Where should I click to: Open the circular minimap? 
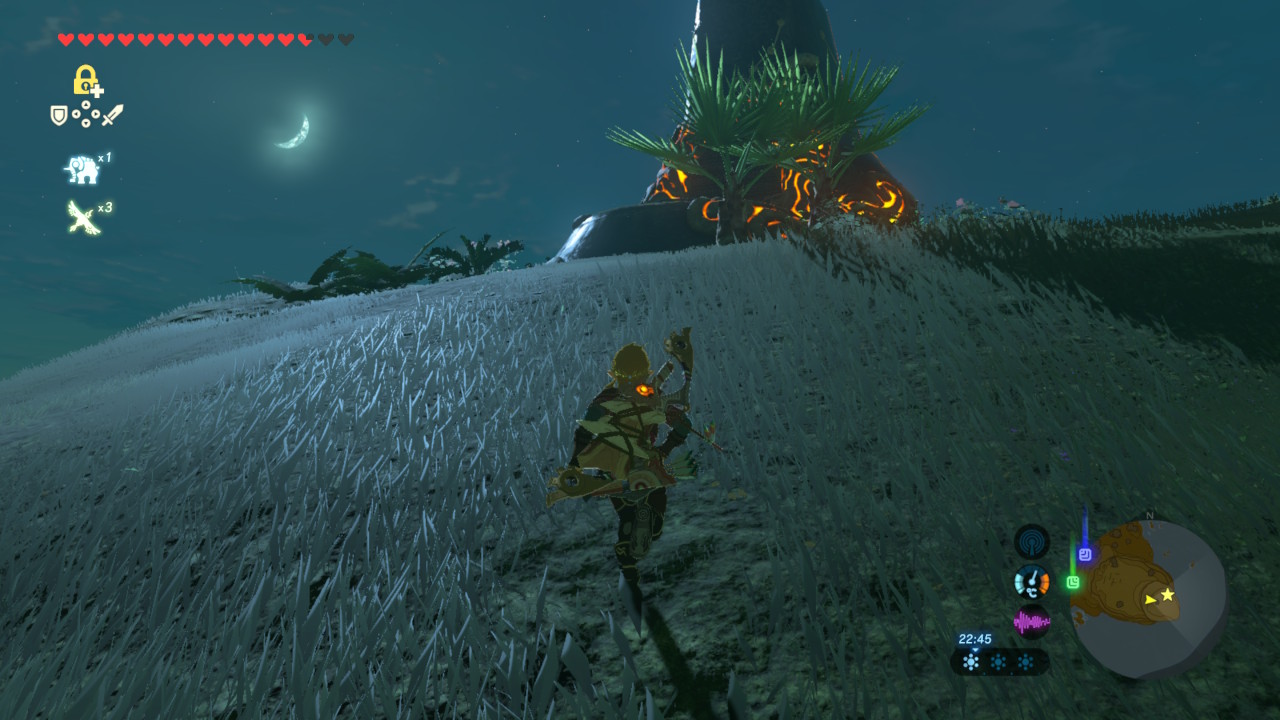click(x=1149, y=598)
